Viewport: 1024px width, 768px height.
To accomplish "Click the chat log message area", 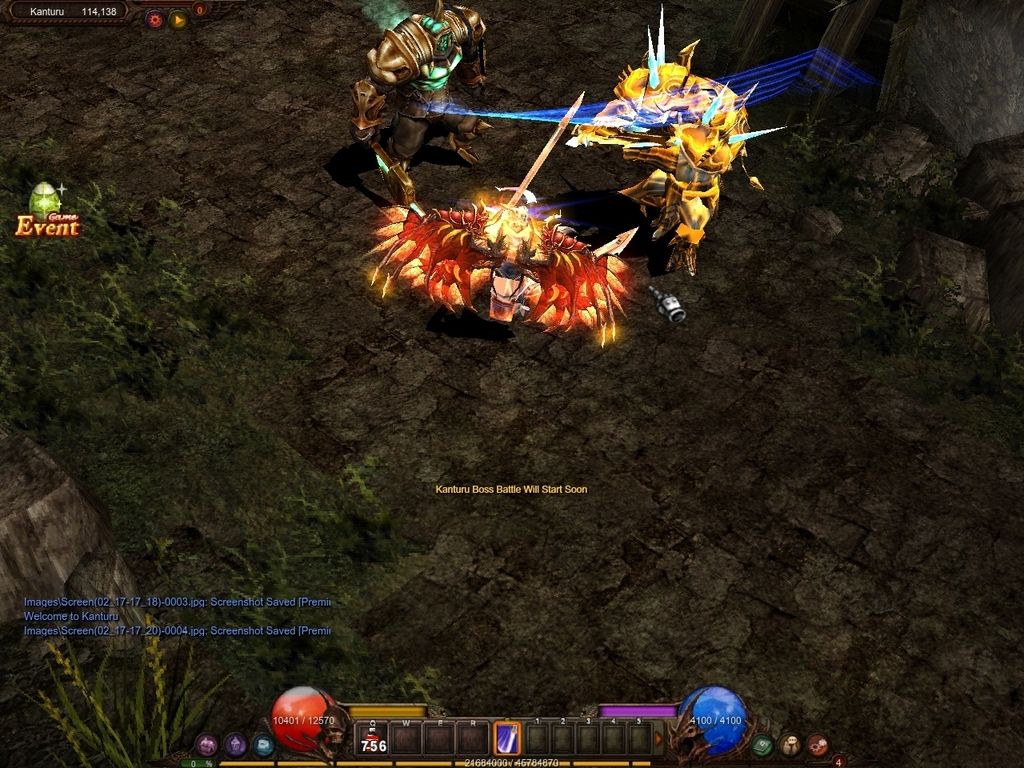I will [x=177, y=617].
